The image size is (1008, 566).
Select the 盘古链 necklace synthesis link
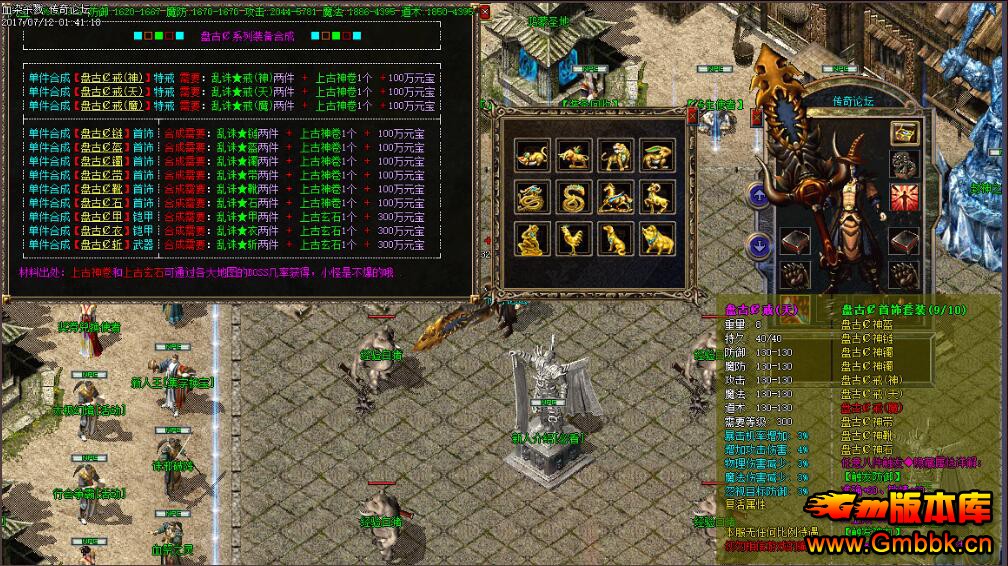(x=102, y=133)
